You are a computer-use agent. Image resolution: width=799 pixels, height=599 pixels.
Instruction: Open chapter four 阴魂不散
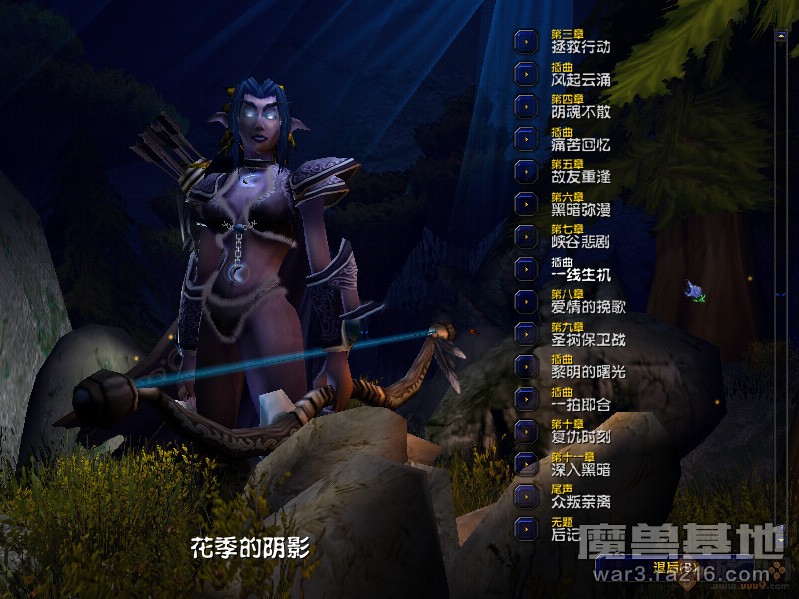click(x=526, y=106)
